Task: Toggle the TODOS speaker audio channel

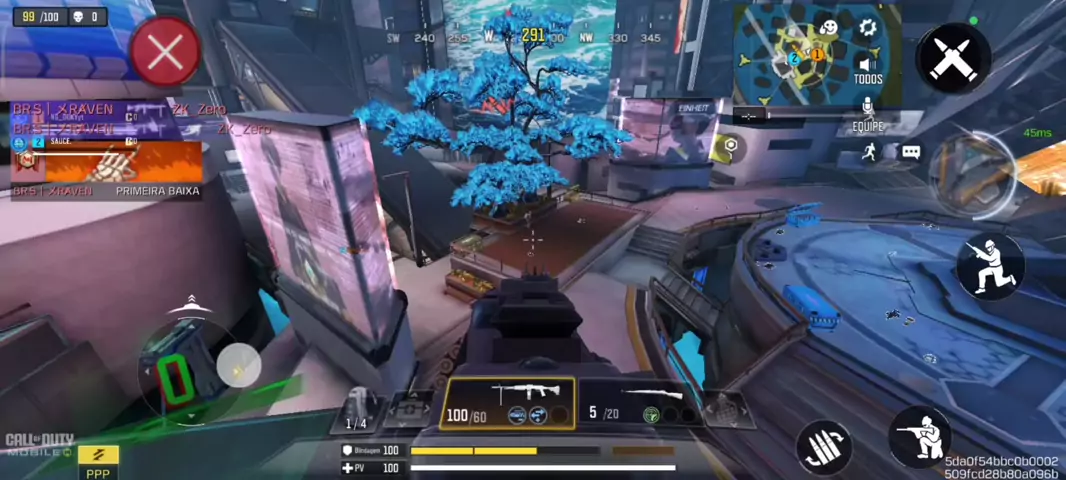Action: point(868,68)
